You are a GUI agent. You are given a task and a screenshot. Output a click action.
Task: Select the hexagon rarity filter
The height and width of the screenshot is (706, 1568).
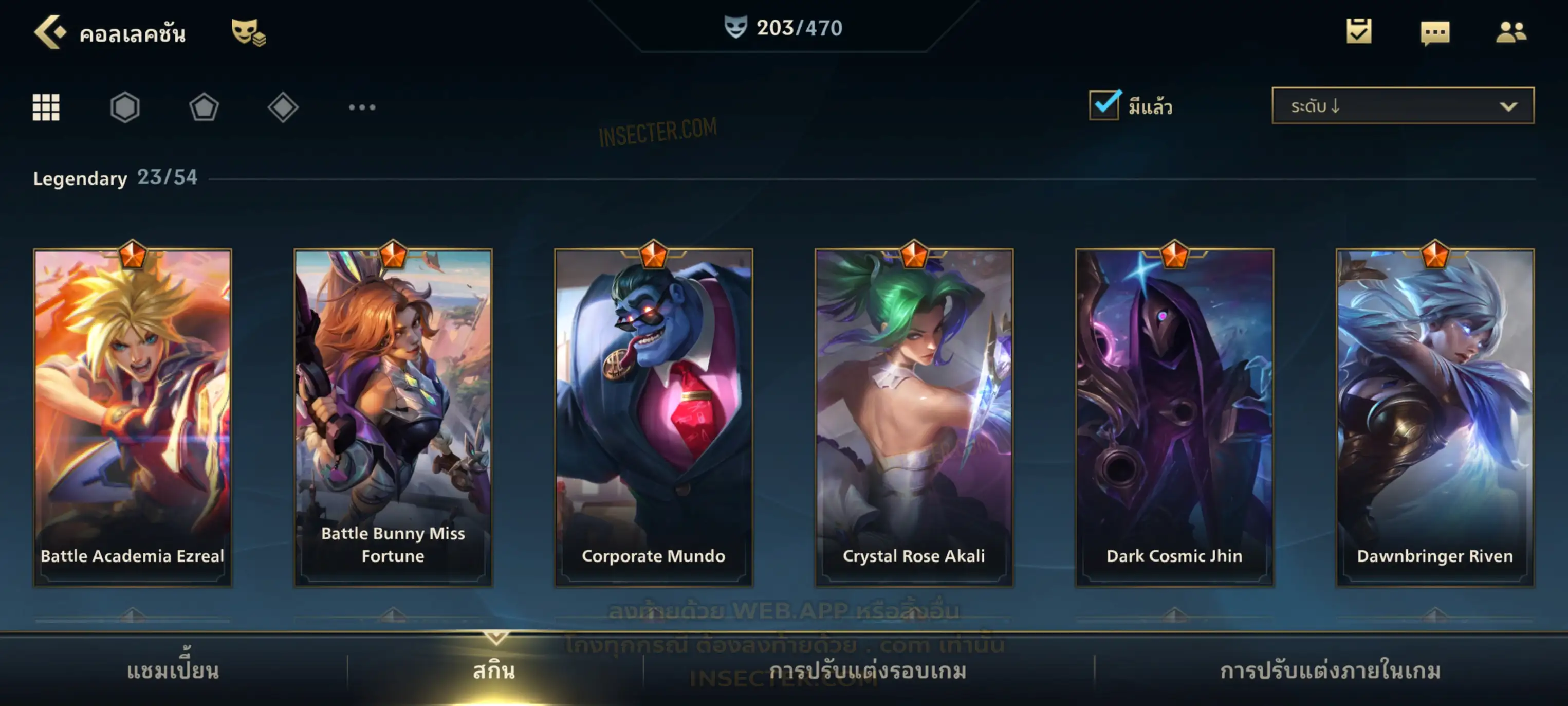pyautogui.click(x=125, y=107)
